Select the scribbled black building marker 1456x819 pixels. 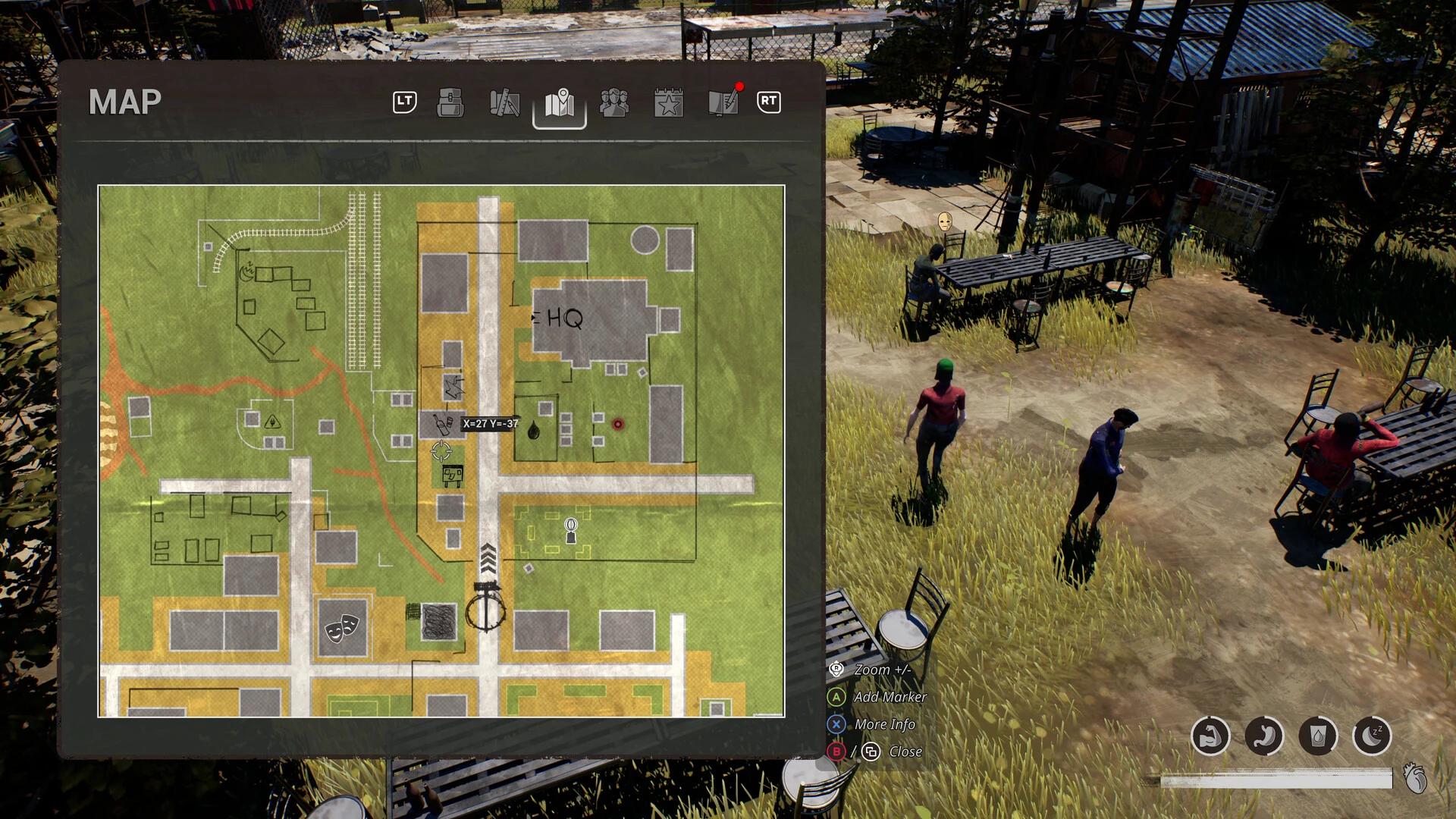(x=439, y=622)
